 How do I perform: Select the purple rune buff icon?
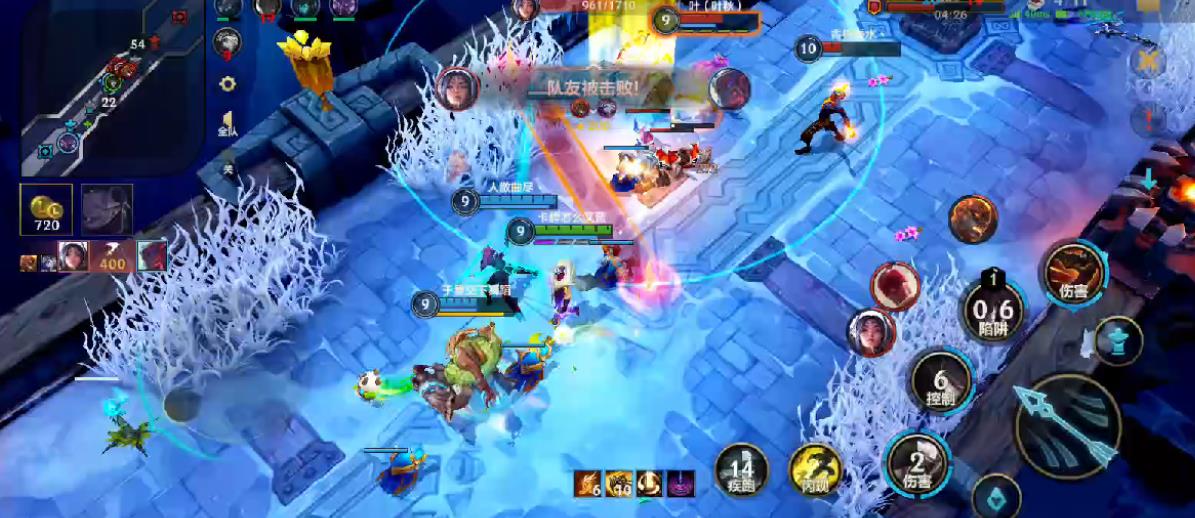(682, 483)
